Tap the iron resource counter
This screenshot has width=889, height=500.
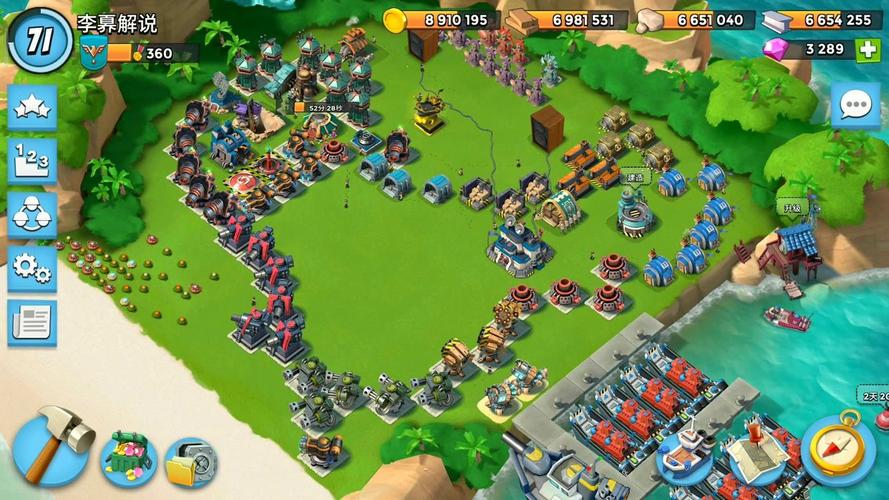pyautogui.click(x=821, y=20)
